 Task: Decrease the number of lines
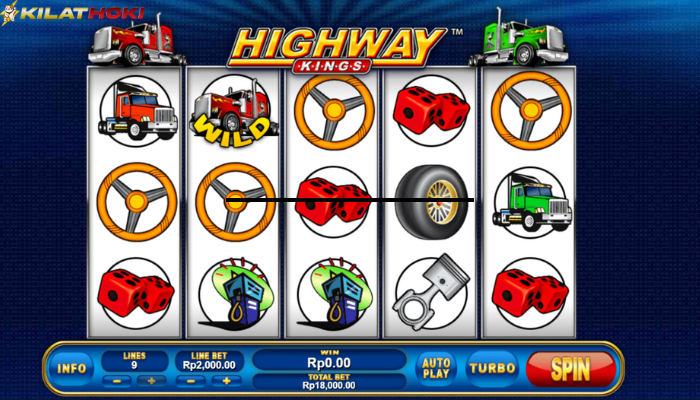[x=118, y=381]
